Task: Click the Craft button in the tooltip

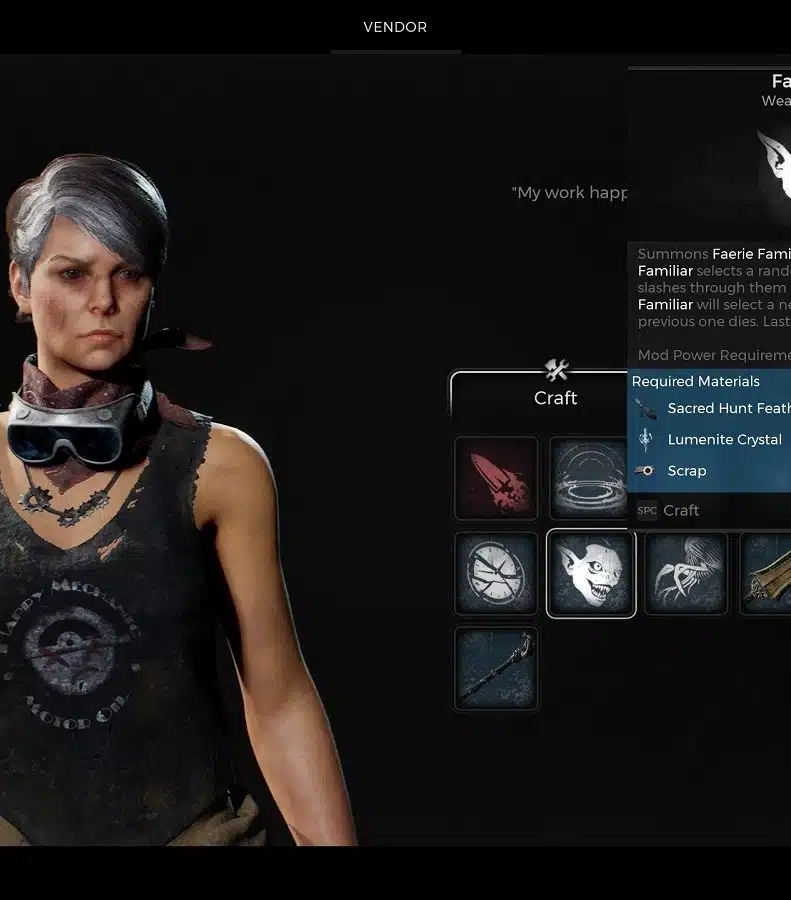Action: coord(680,510)
